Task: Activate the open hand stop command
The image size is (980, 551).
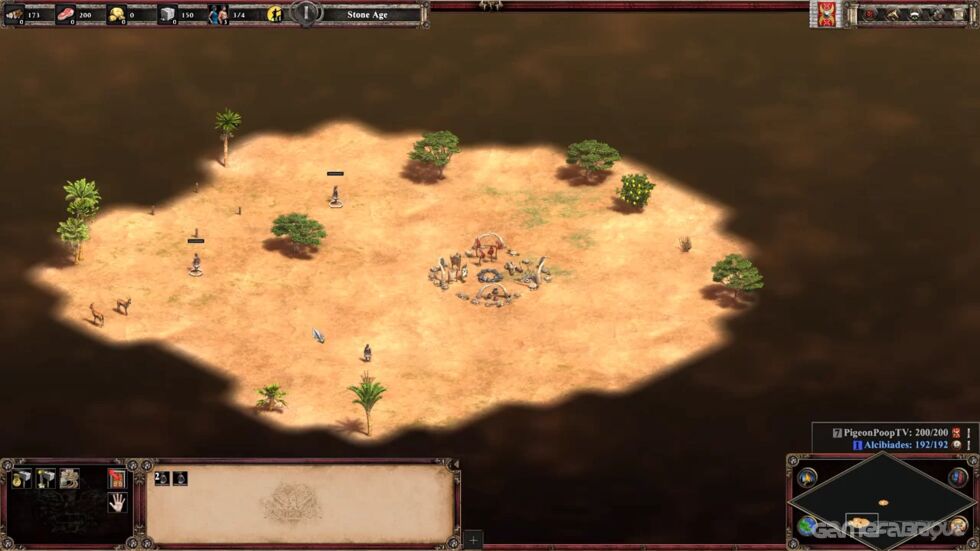Action: [x=117, y=503]
